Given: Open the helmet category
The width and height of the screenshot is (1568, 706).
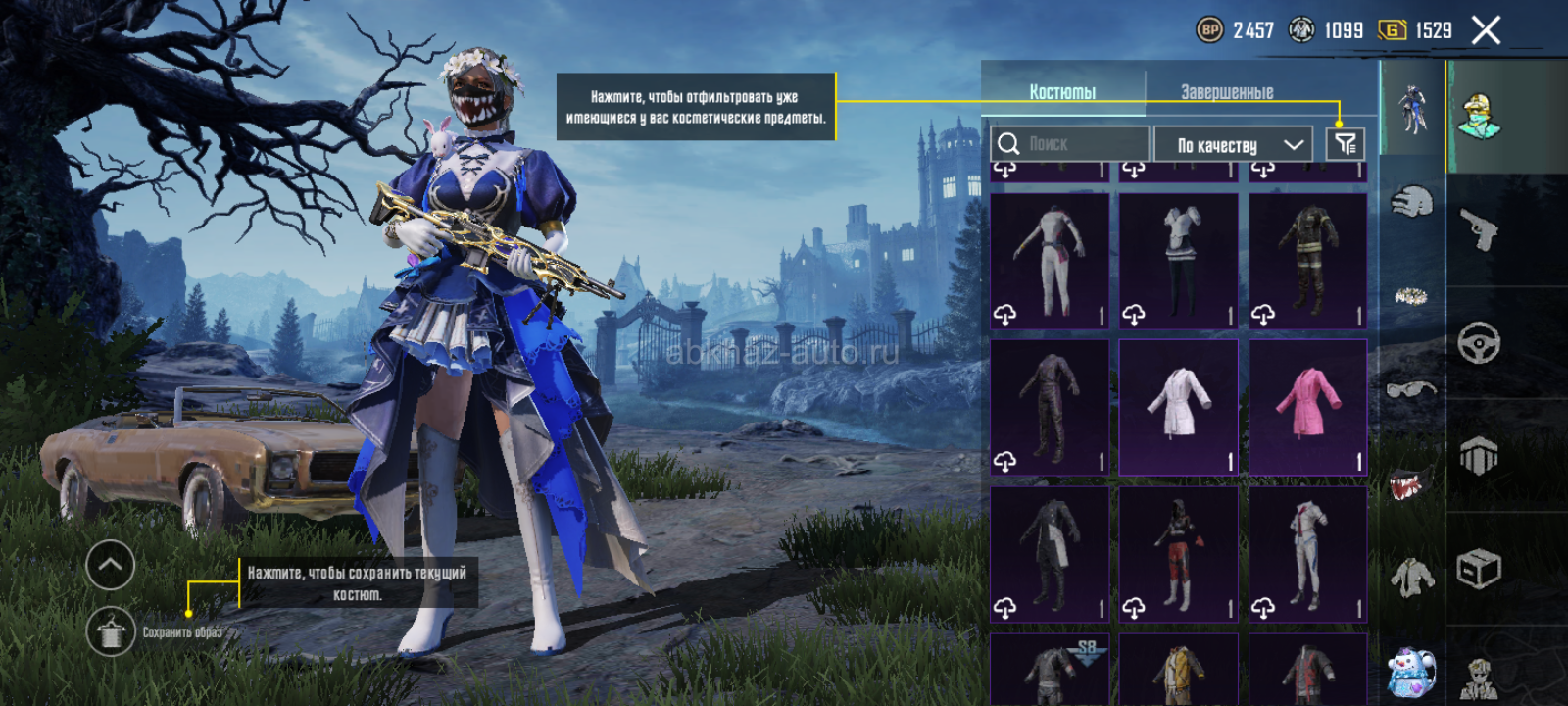Looking at the screenshot, I should 1411,203.
